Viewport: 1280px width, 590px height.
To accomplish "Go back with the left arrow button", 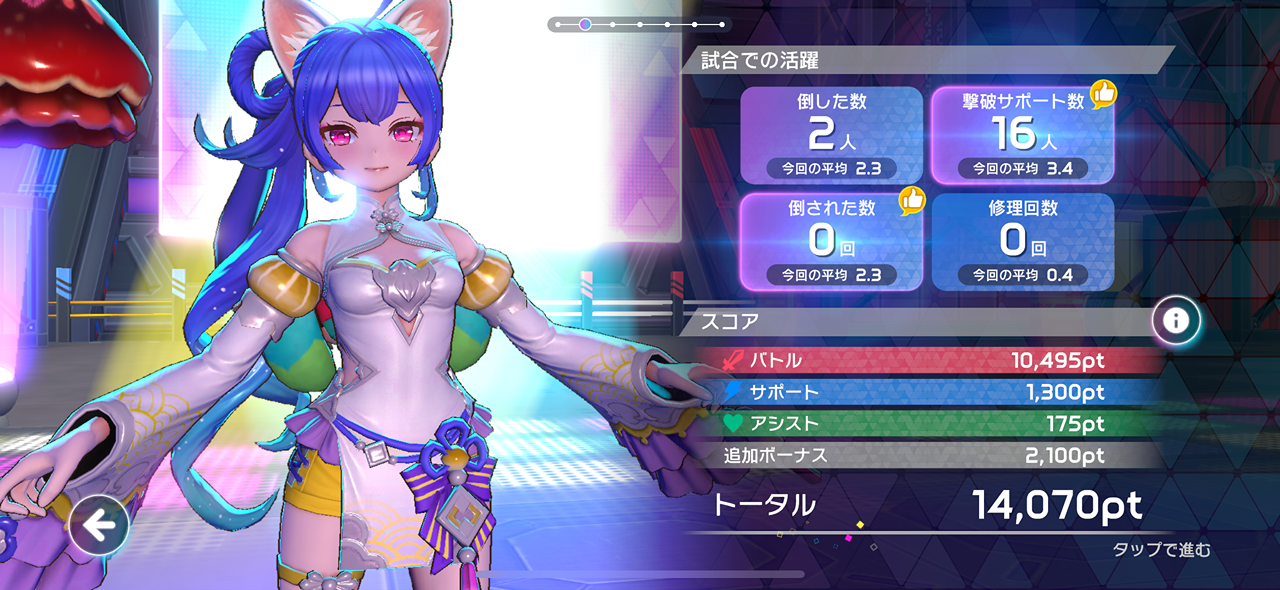I will (x=99, y=525).
